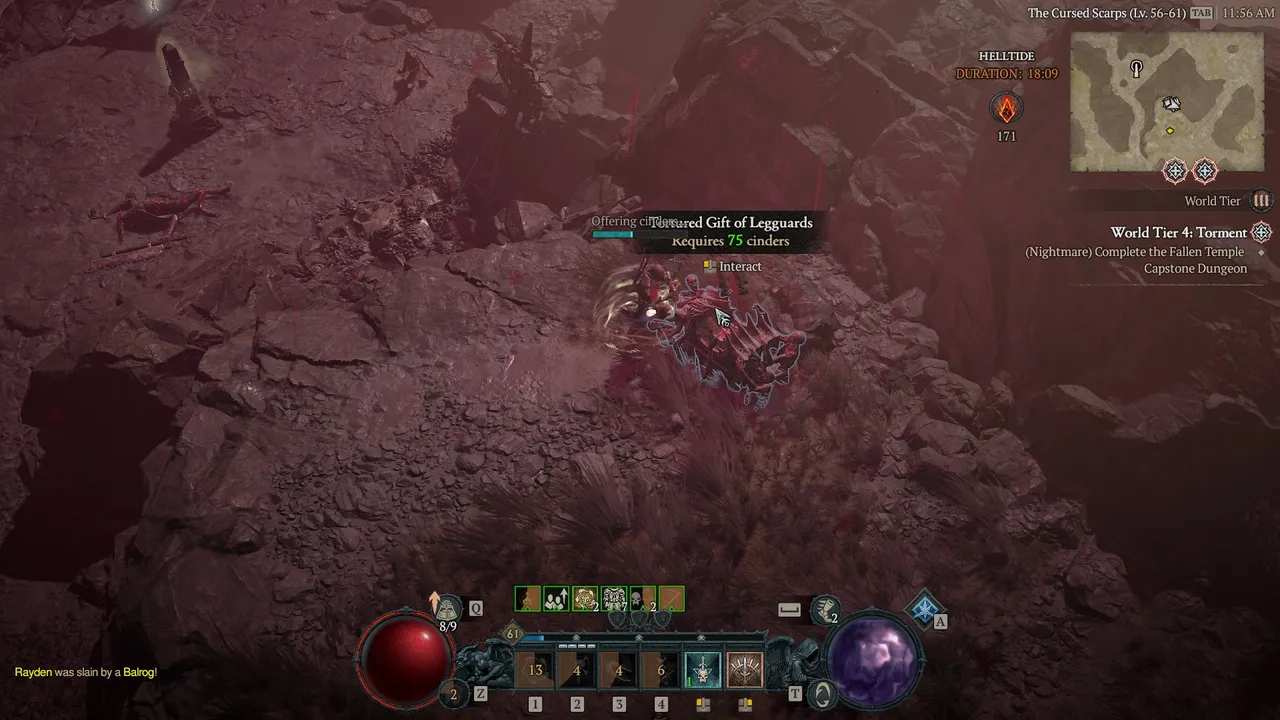
Task: Activate the teal skull and sword skill
Action: click(x=702, y=670)
